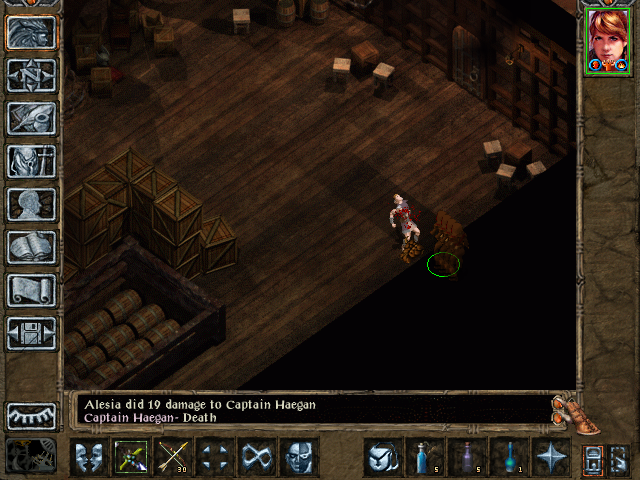Viewport: 640px width, 480px height.
Task: Open the journal with quill icon
Action: [32, 118]
